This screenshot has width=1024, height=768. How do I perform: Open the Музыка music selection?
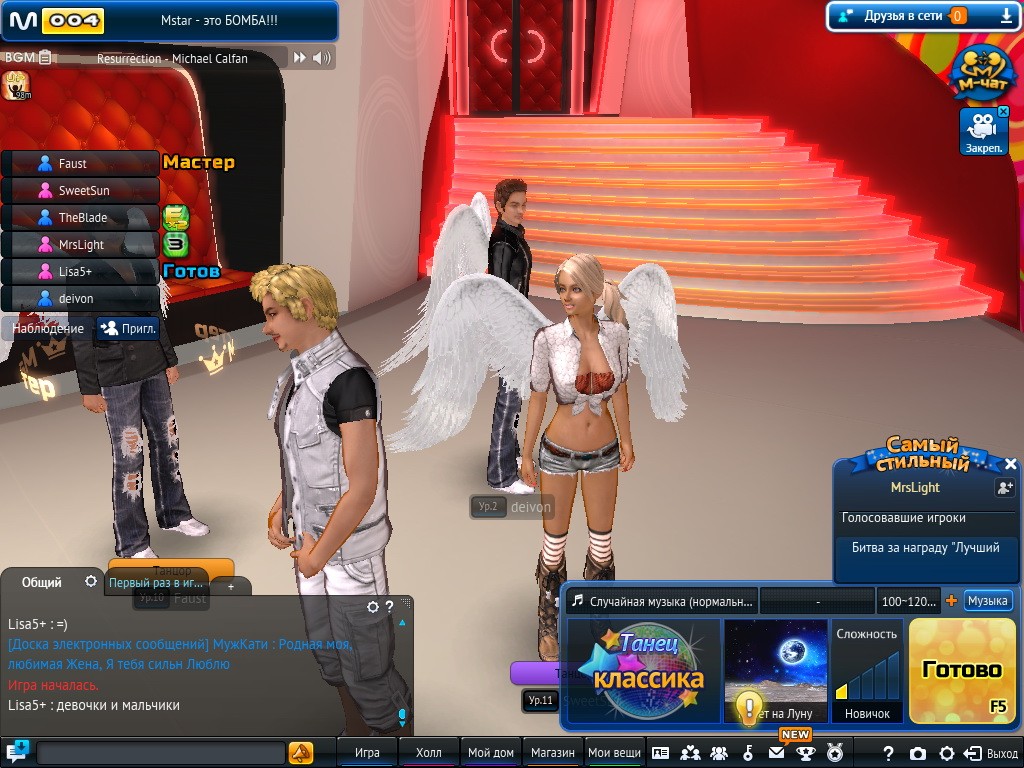pos(986,601)
